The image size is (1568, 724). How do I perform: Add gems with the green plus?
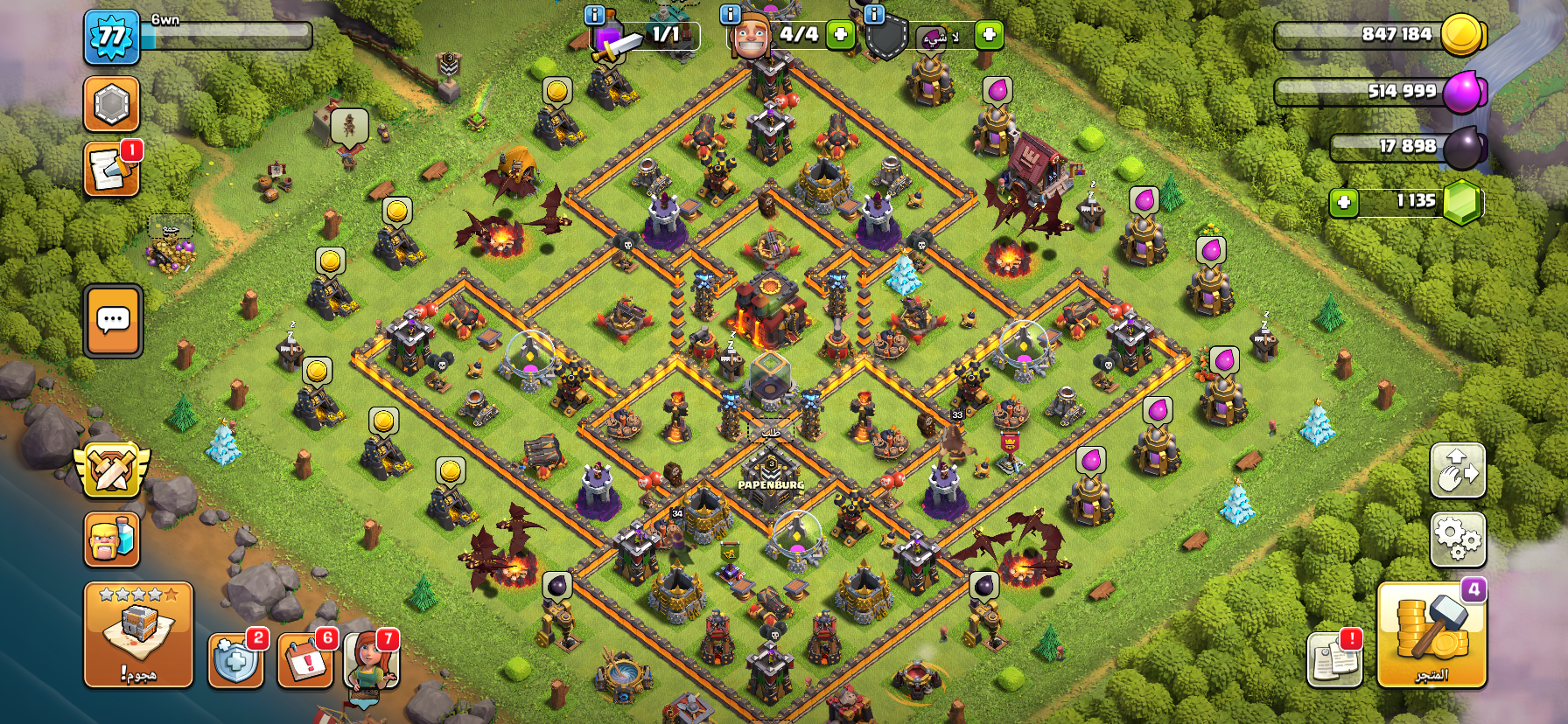[1344, 203]
